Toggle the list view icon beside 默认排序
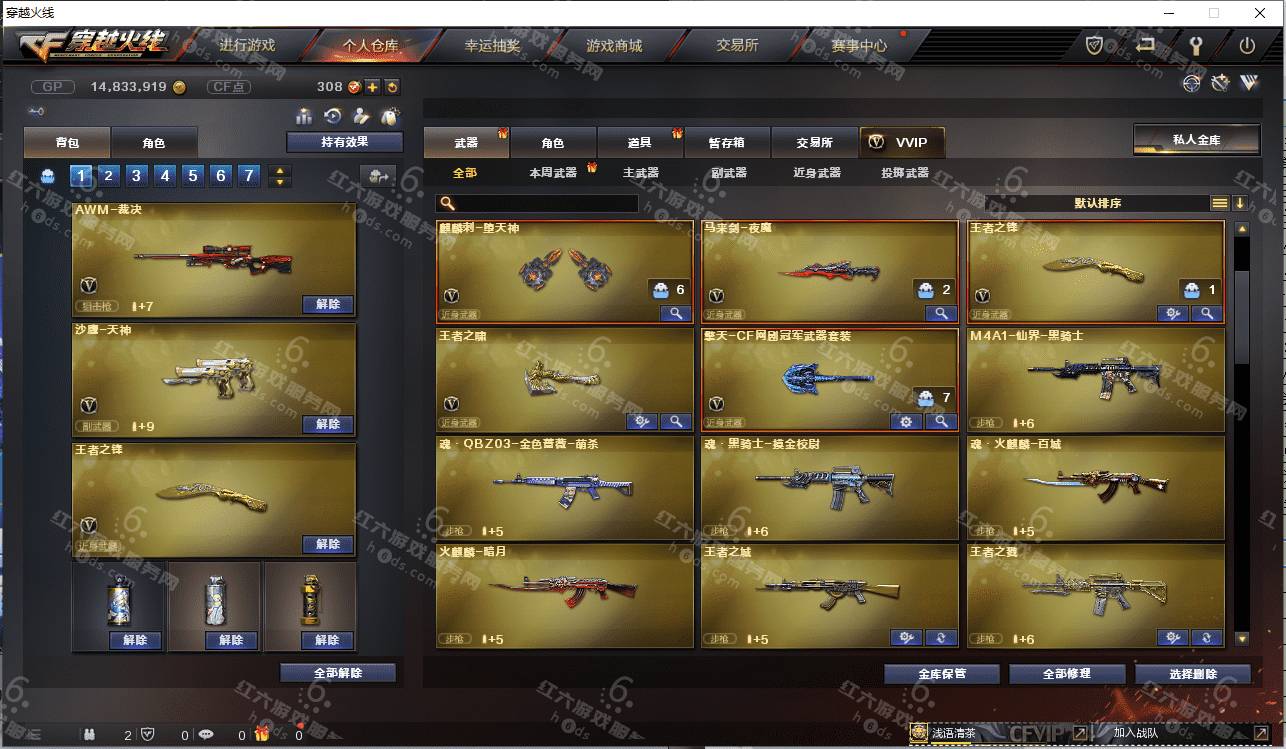Screen dimensions: 1286x749 [x=1219, y=202]
